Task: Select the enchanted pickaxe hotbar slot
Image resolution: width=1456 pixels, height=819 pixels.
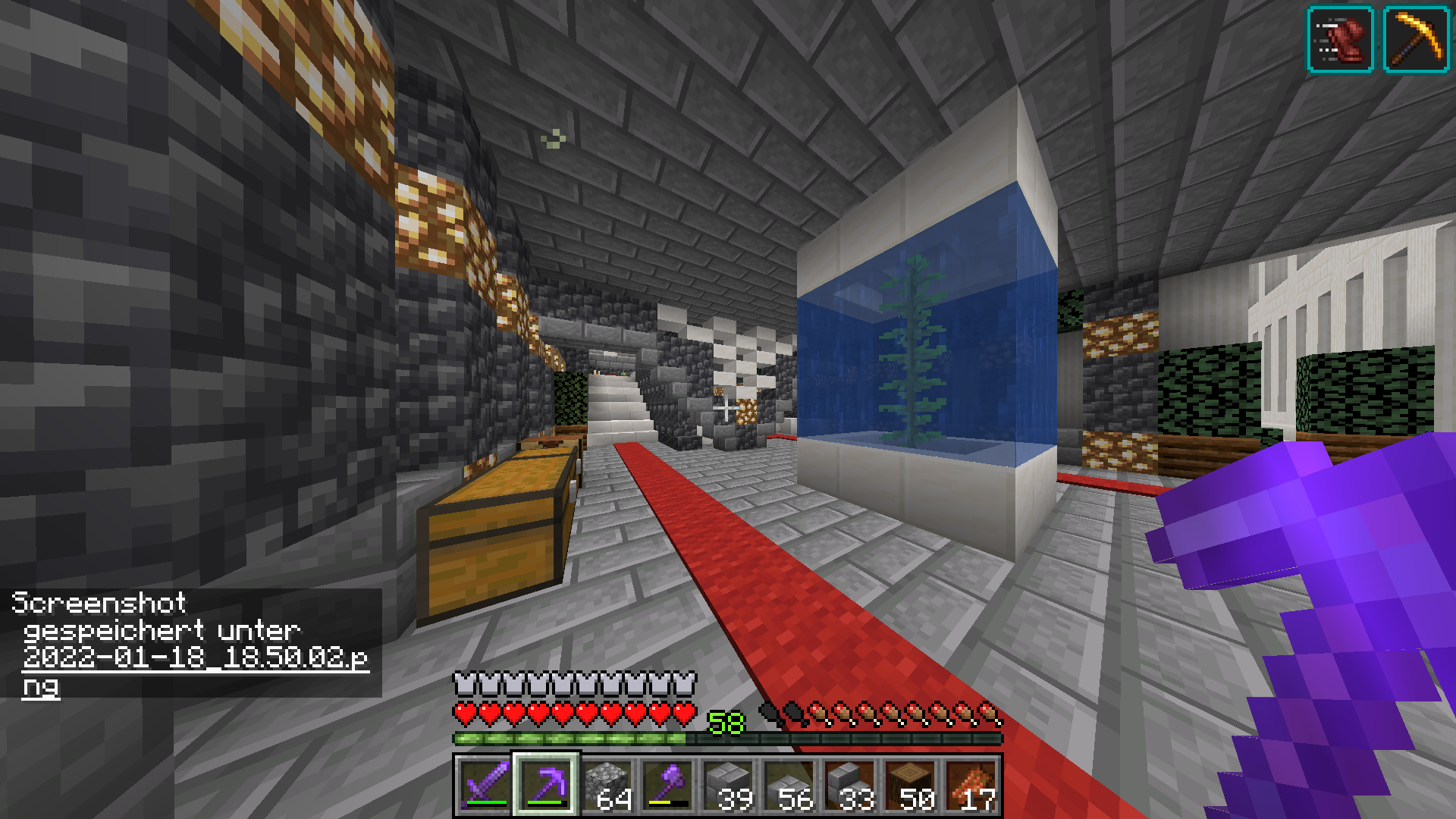Action: coord(546,785)
